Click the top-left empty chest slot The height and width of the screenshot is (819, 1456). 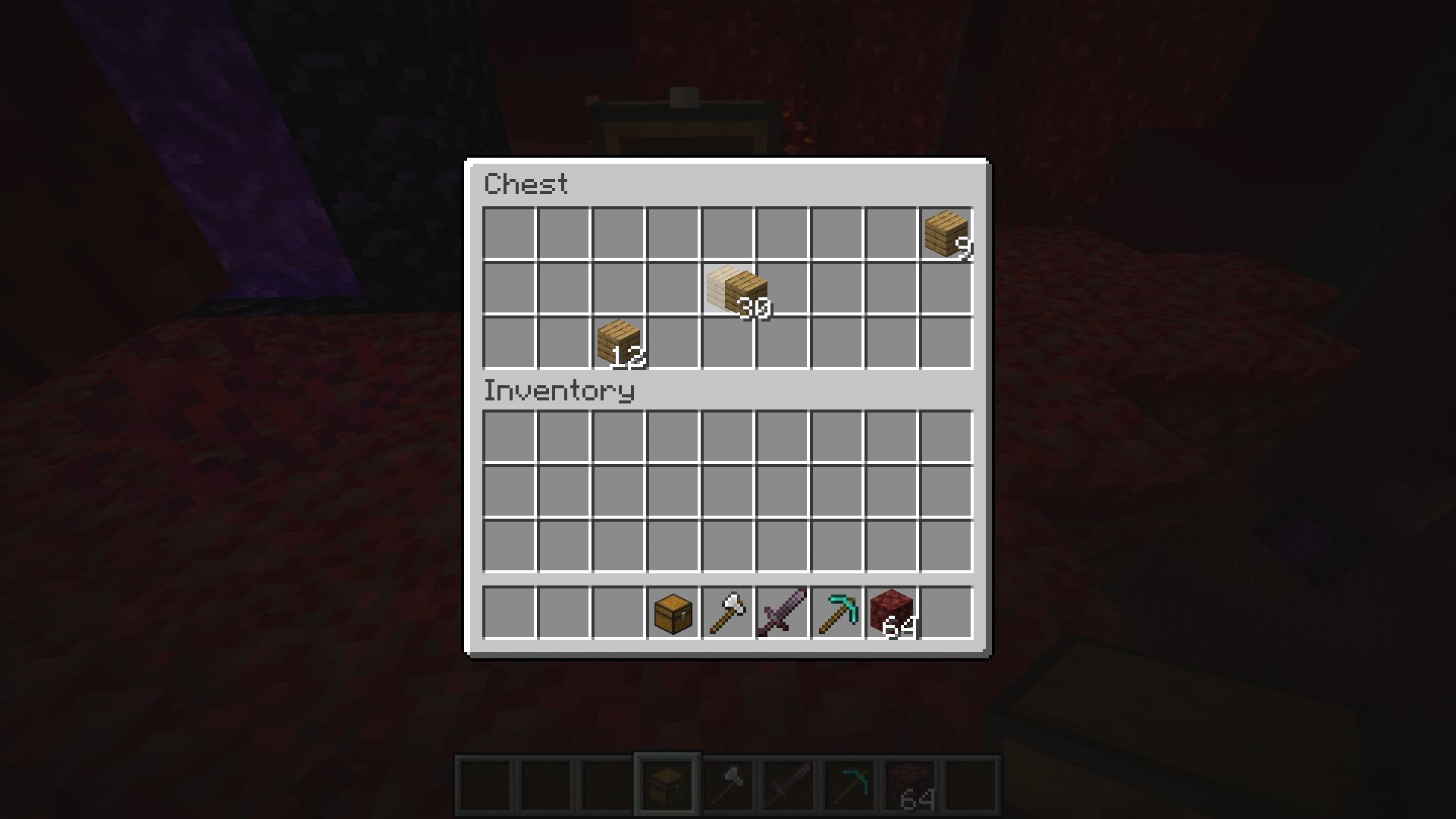(x=510, y=231)
